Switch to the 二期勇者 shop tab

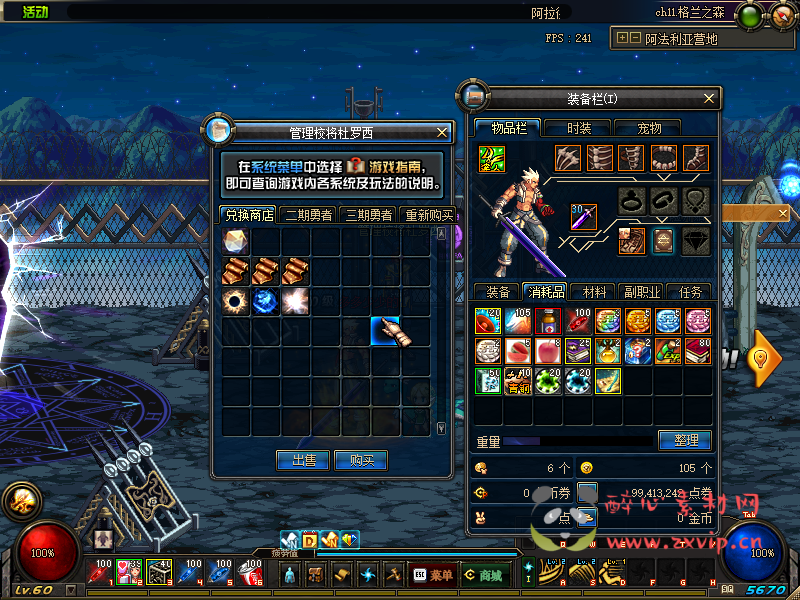click(x=309, y=215)
